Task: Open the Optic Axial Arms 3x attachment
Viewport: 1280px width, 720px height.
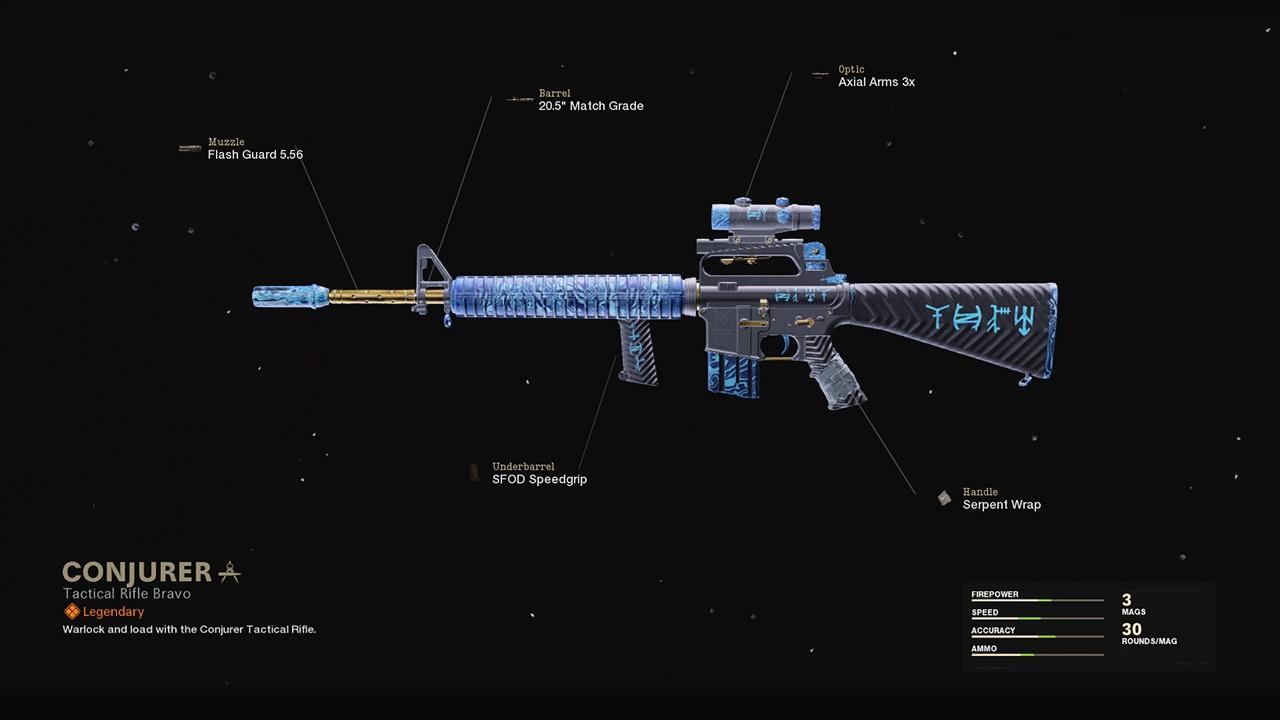Action: [876, 81]
